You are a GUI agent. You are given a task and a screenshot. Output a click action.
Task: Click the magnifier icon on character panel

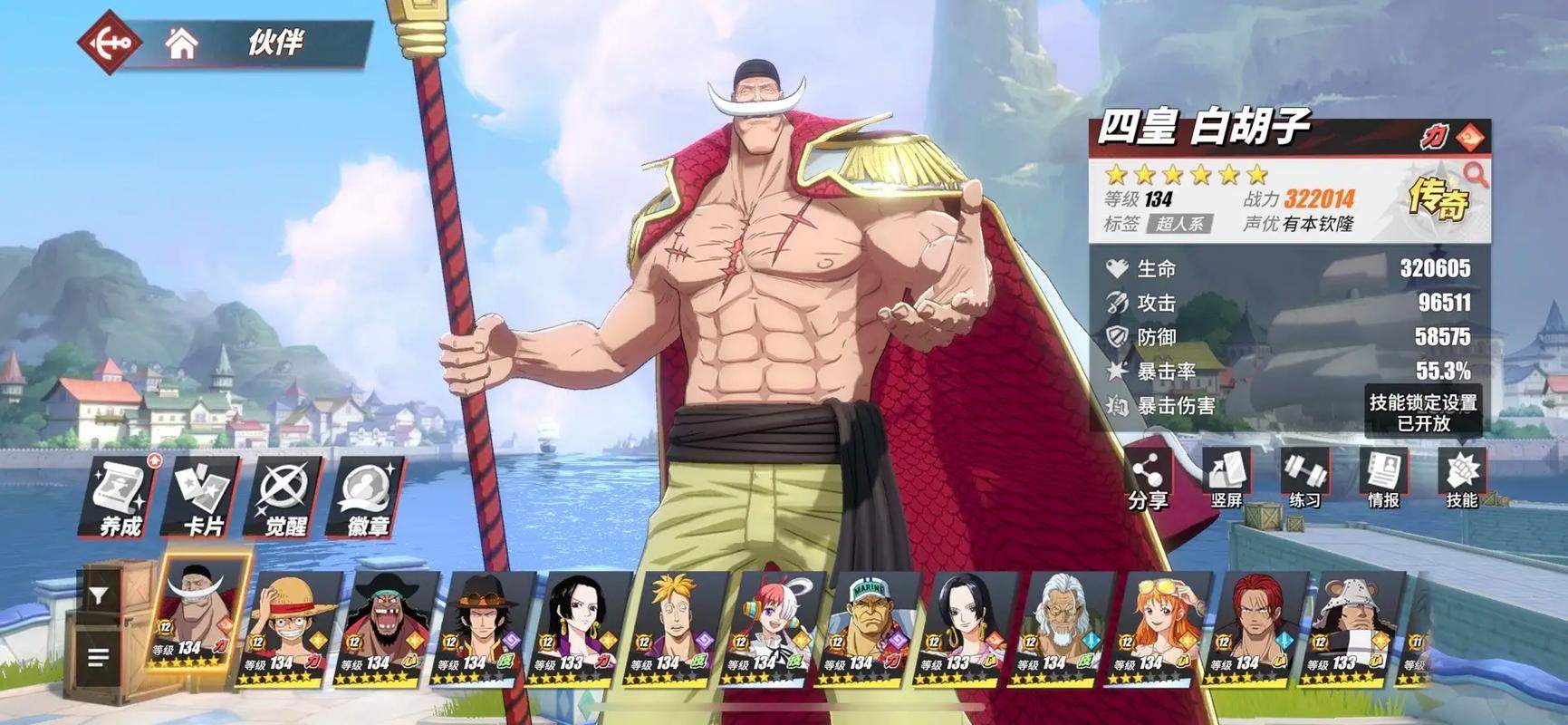click(x=1476, y=173)
